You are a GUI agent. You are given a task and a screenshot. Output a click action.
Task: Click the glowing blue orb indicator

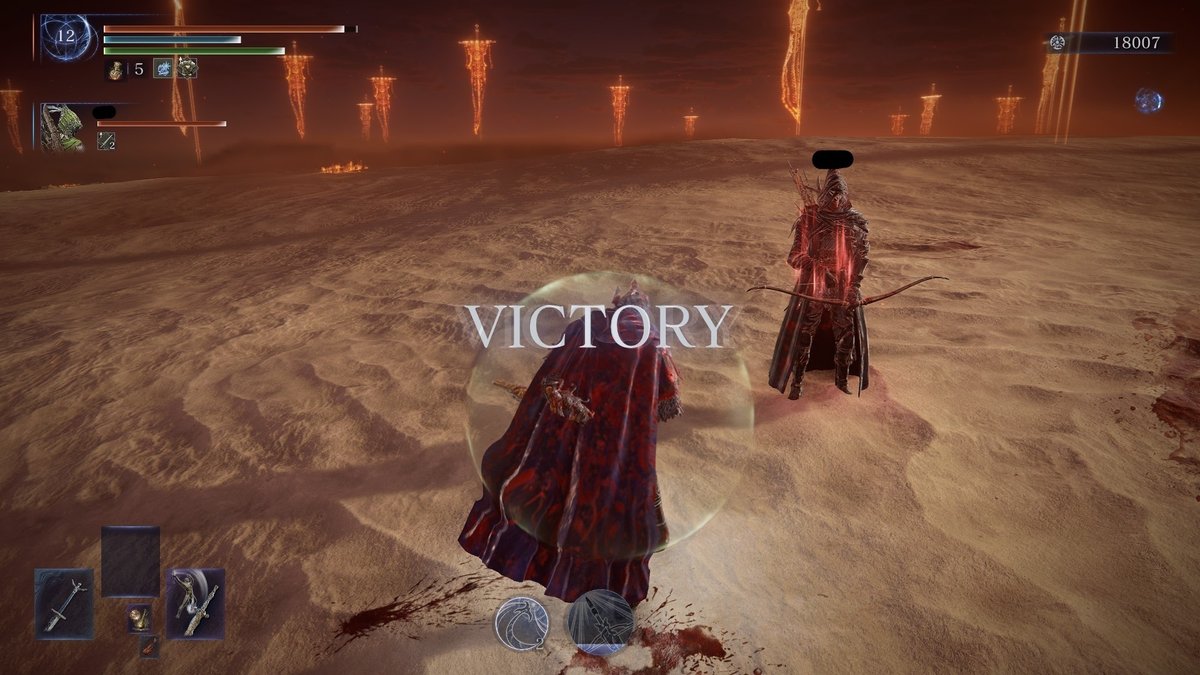click(1148, 100)
